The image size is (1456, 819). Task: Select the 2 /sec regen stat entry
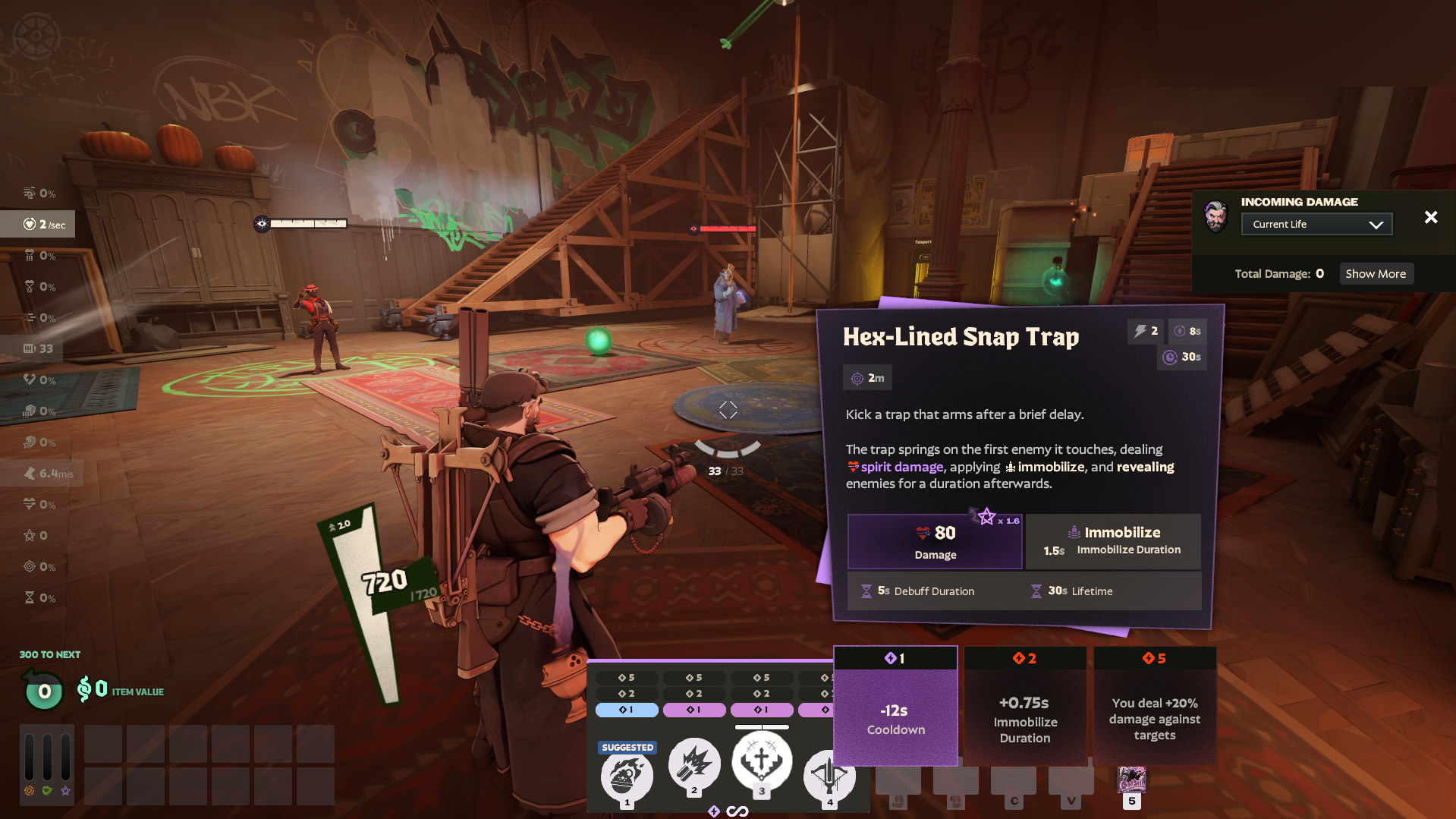37,224
